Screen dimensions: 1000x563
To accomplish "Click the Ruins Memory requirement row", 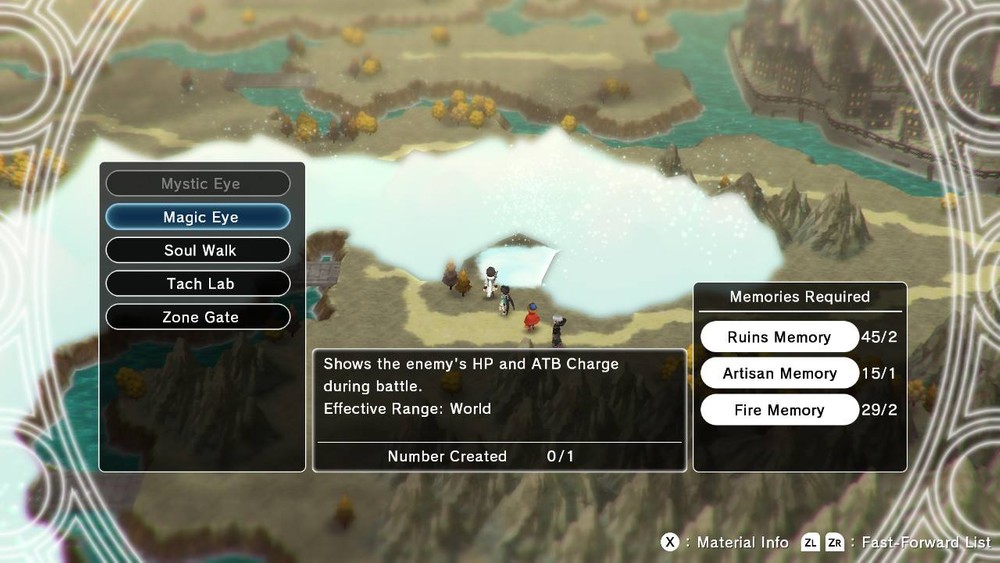I will point(779,337).
